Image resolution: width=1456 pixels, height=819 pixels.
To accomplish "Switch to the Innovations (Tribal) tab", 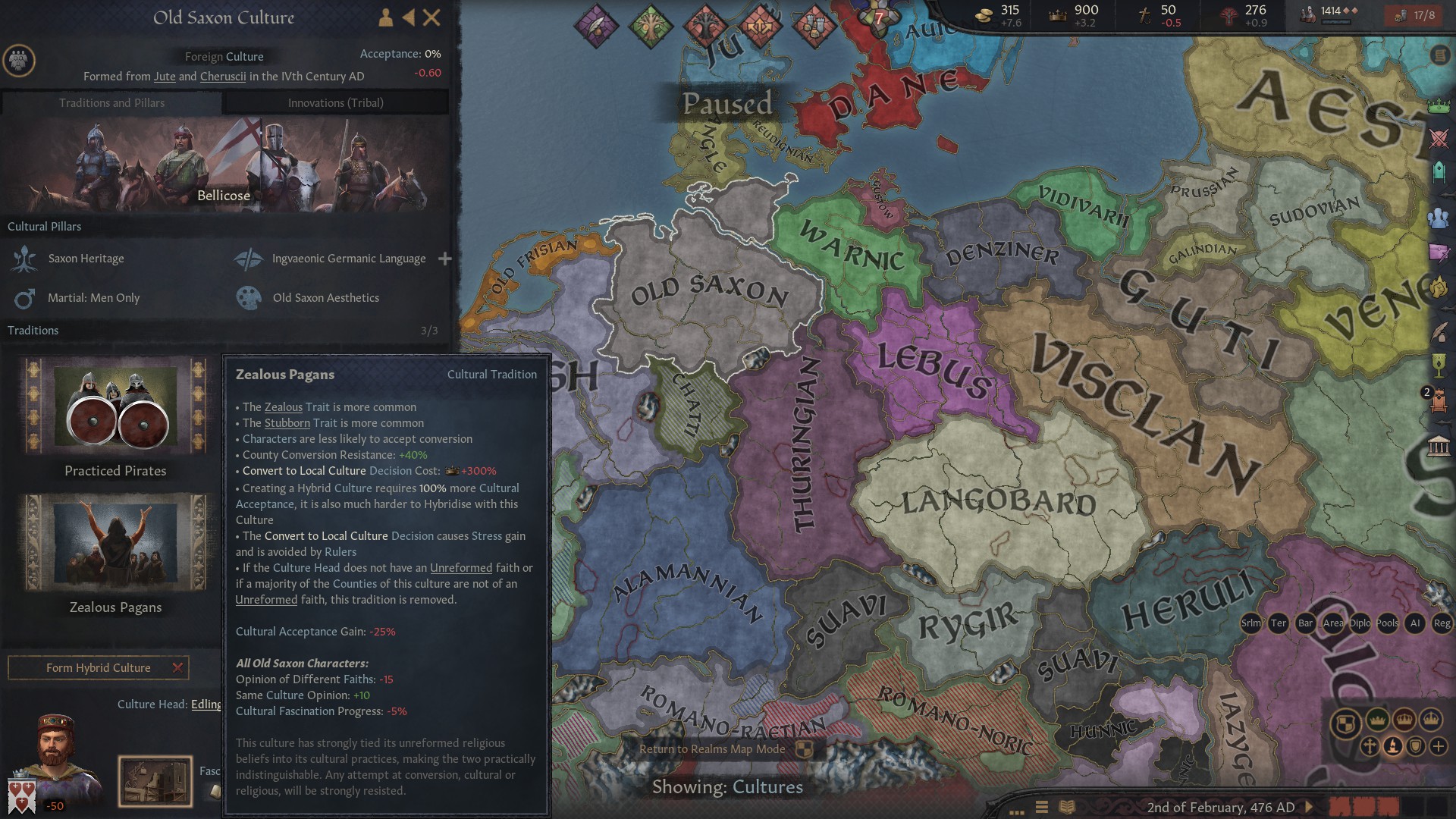I will click(335, 102).
